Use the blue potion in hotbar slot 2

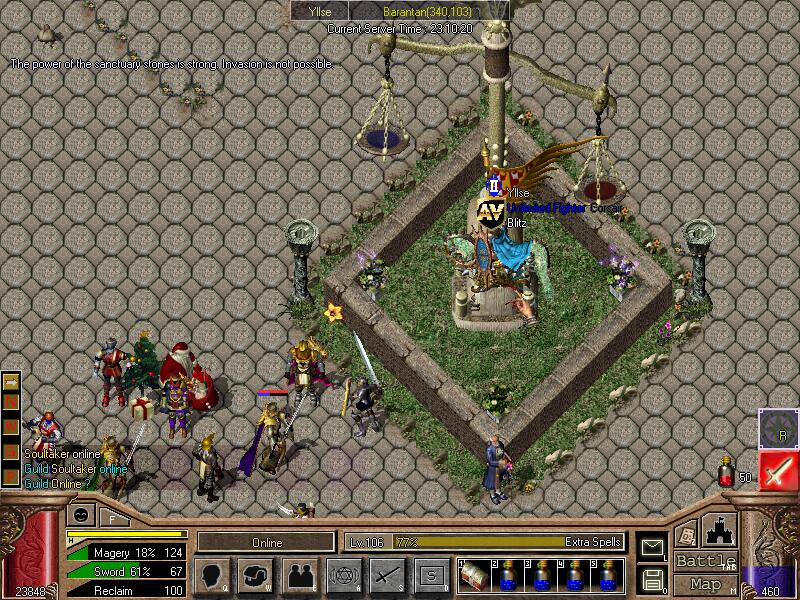coord(507,575)
